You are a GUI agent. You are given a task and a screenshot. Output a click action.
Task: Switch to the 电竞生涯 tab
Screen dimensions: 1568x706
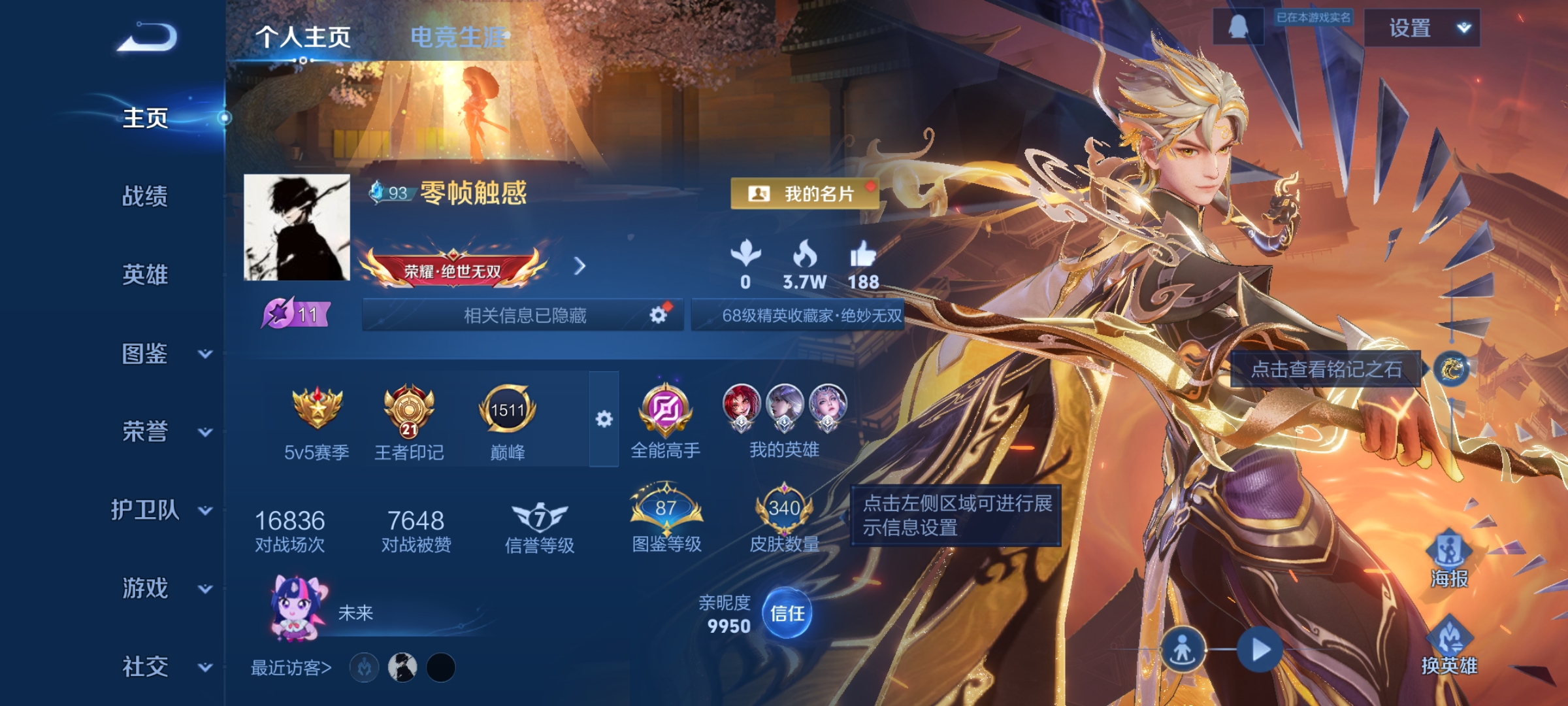[457, 37]
